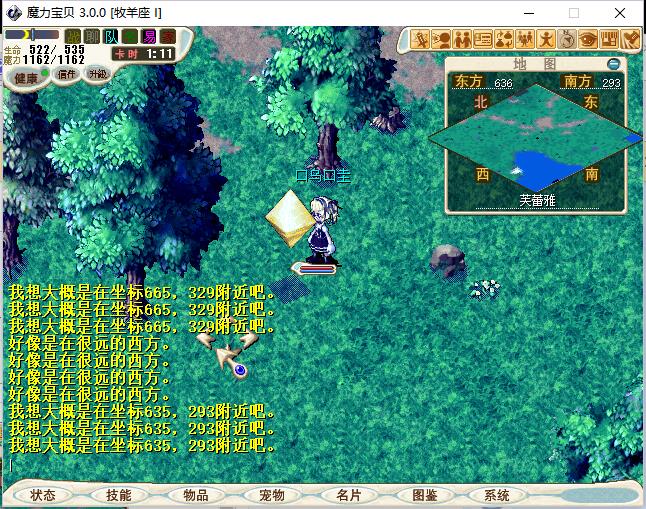The width and height of the screenshot is (646, 509).
Task: Toggle the 队 team switch
Action: pos(110,37)
